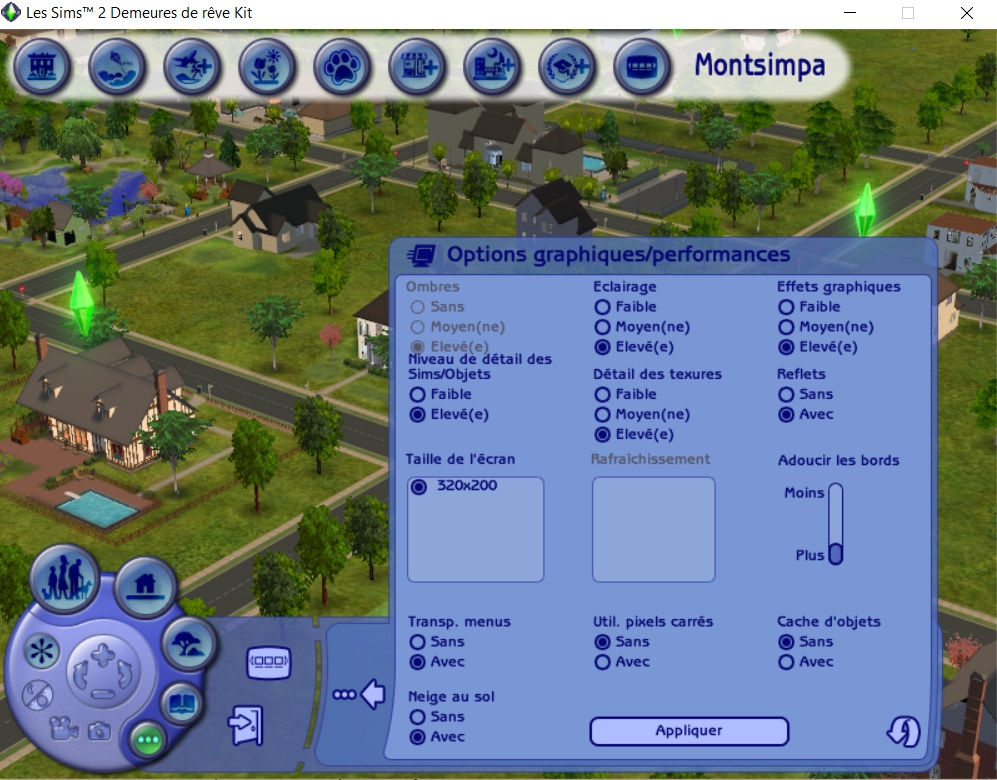
Task: Open the tree decorations button
Action: [188, 645]
